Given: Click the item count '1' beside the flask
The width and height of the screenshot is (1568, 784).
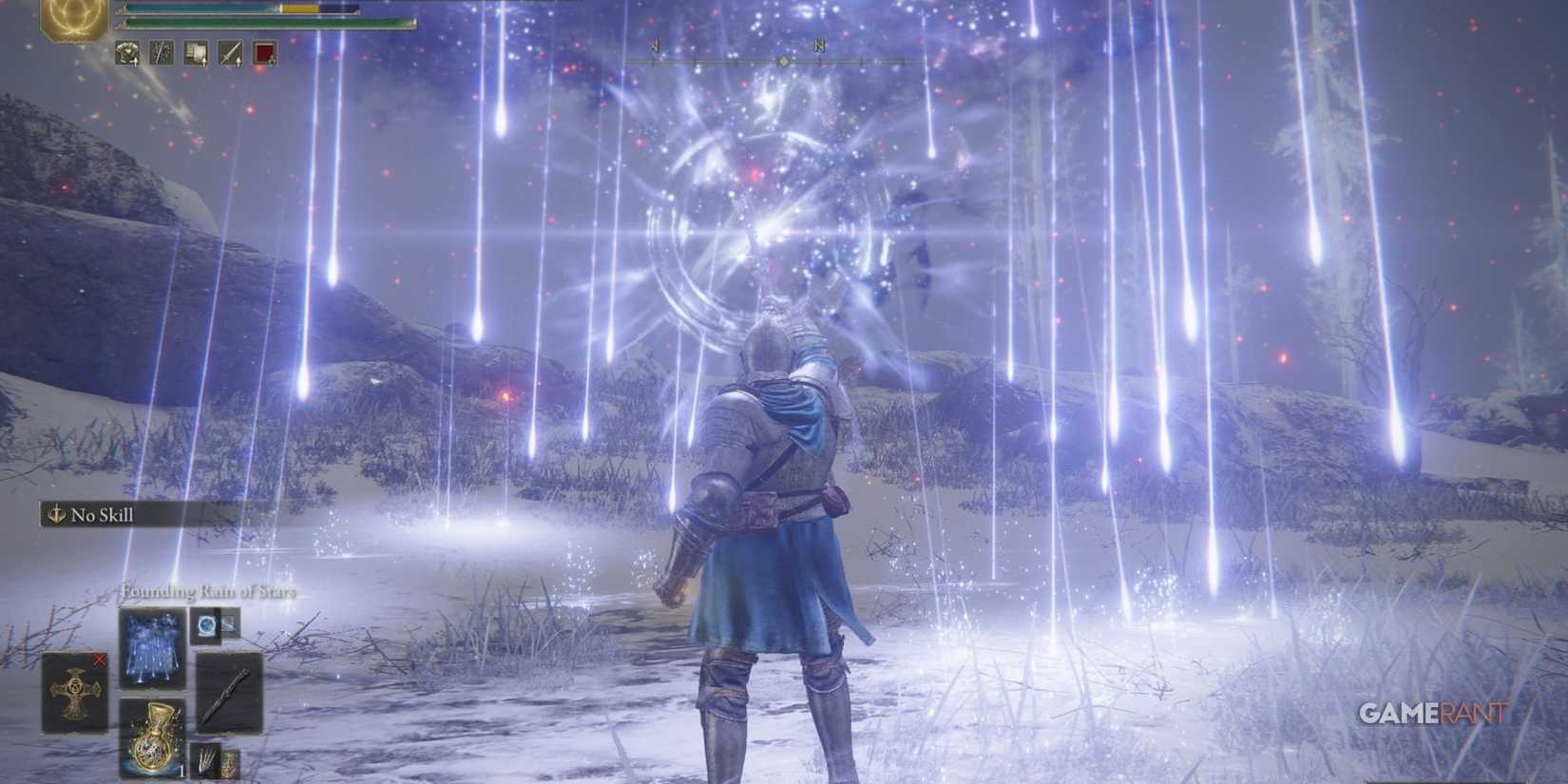Looking at the screenshot, I should (182, 771).
